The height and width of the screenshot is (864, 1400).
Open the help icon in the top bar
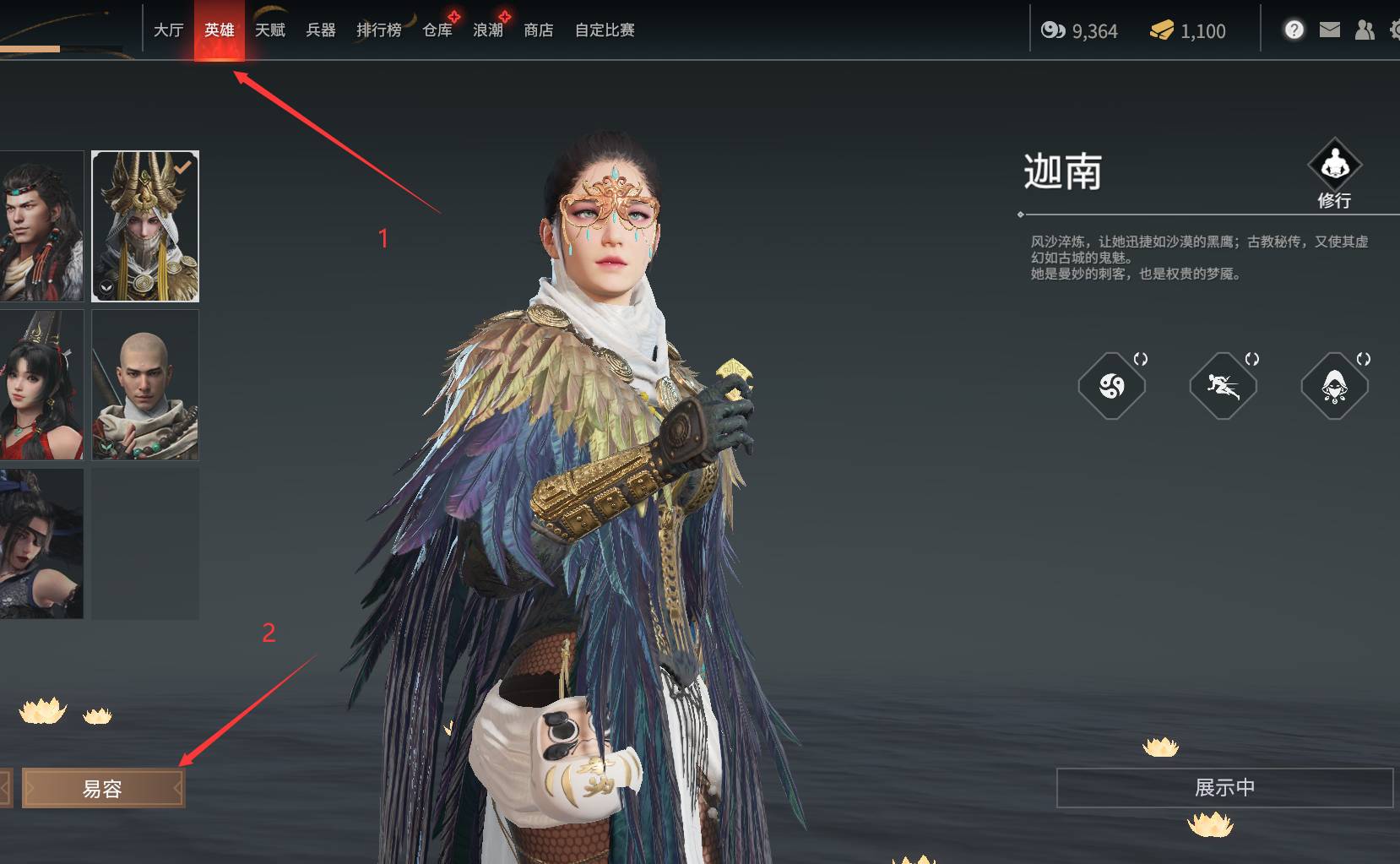[1294, 30]
